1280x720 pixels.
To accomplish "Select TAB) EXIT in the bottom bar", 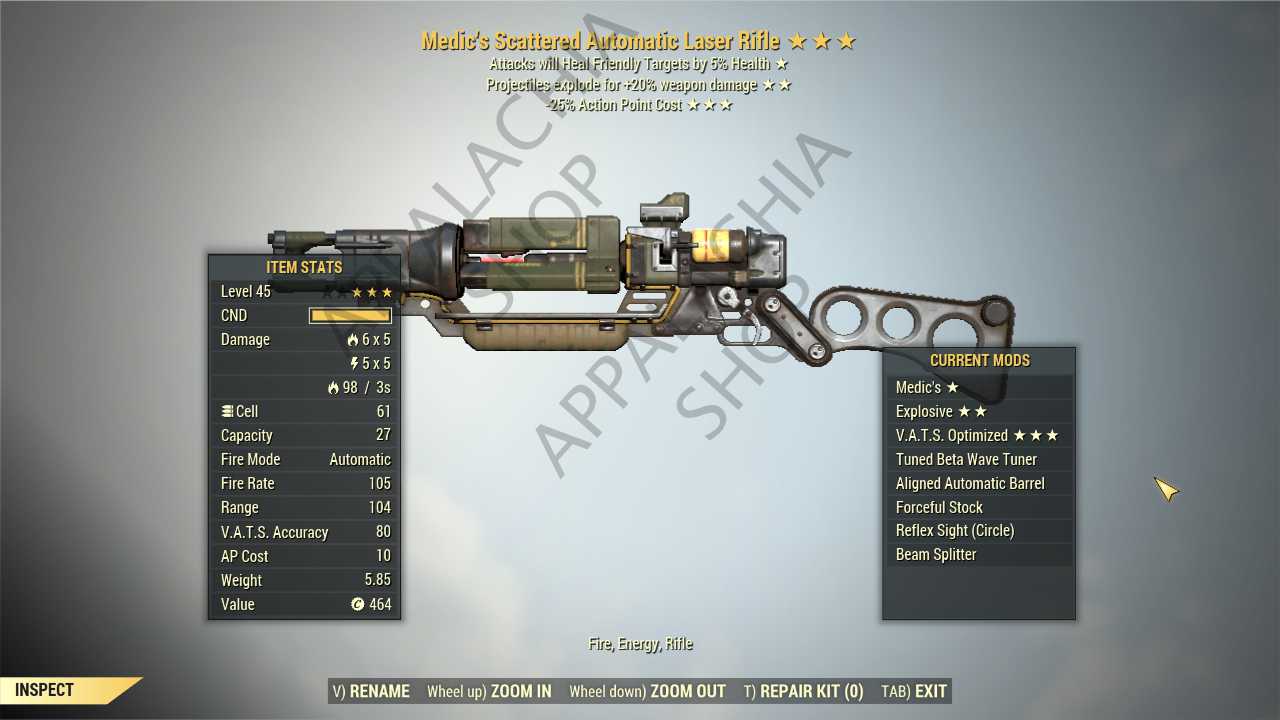I will 913,690.
